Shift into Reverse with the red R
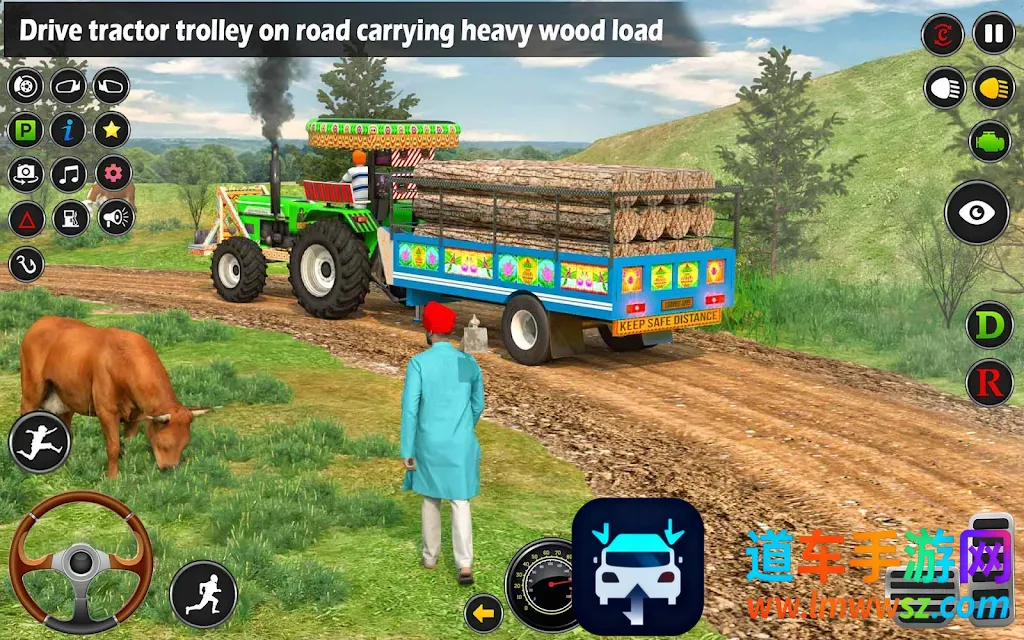The image size is (1024, 640). pos(989,382)
